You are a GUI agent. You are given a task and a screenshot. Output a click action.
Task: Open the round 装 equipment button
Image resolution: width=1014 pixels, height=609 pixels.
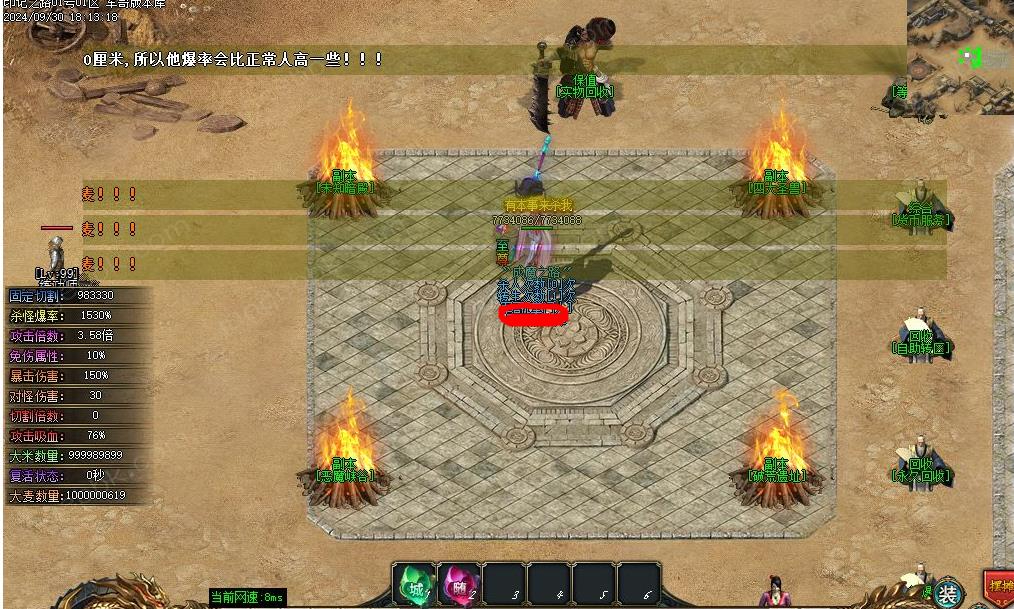pyautogui.click(x=947, y=592)
